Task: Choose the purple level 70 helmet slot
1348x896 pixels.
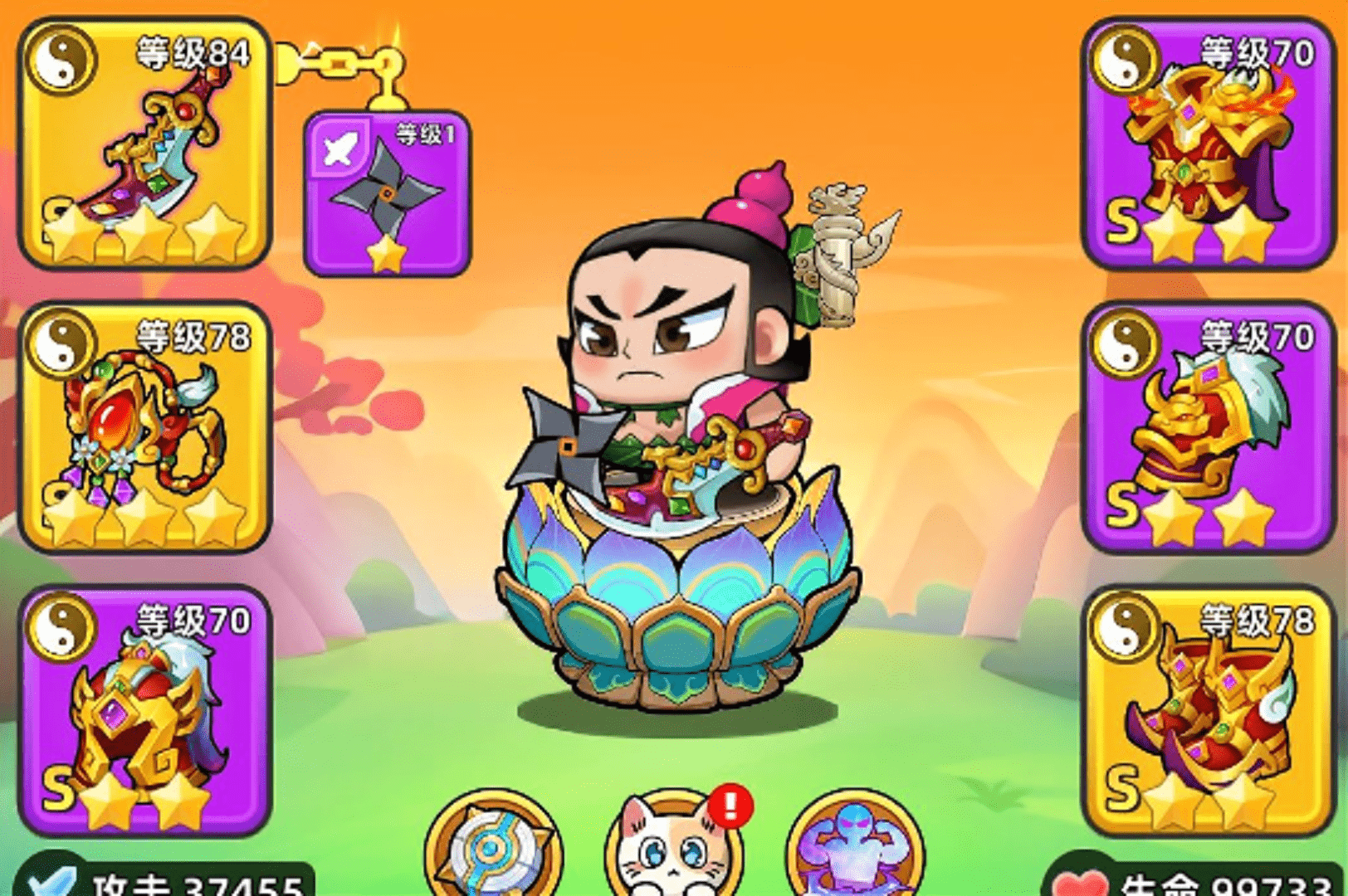Action: [x=145, y=710]
